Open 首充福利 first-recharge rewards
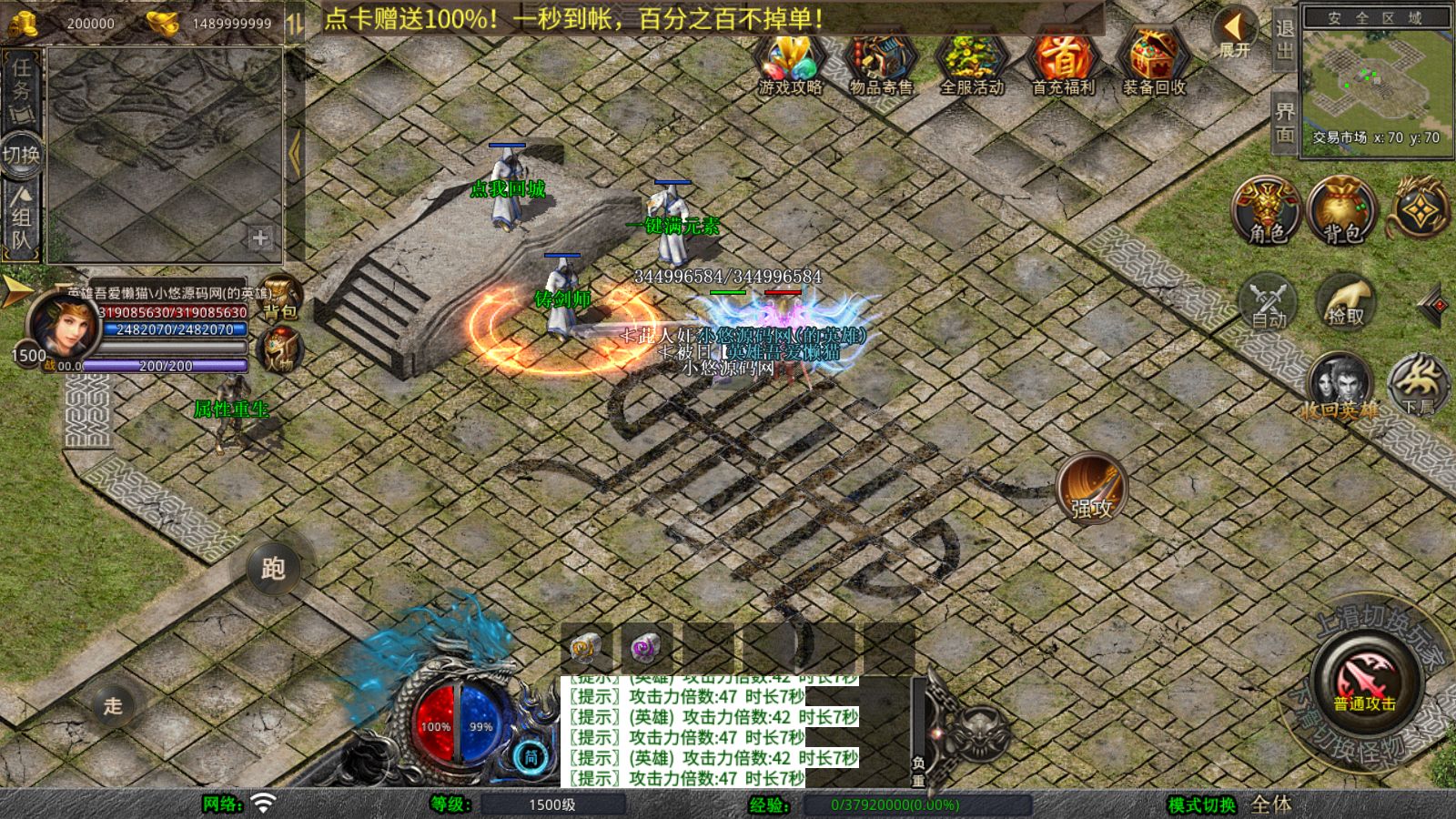This screenshot has width=1456, height=819. [1062, 62]
